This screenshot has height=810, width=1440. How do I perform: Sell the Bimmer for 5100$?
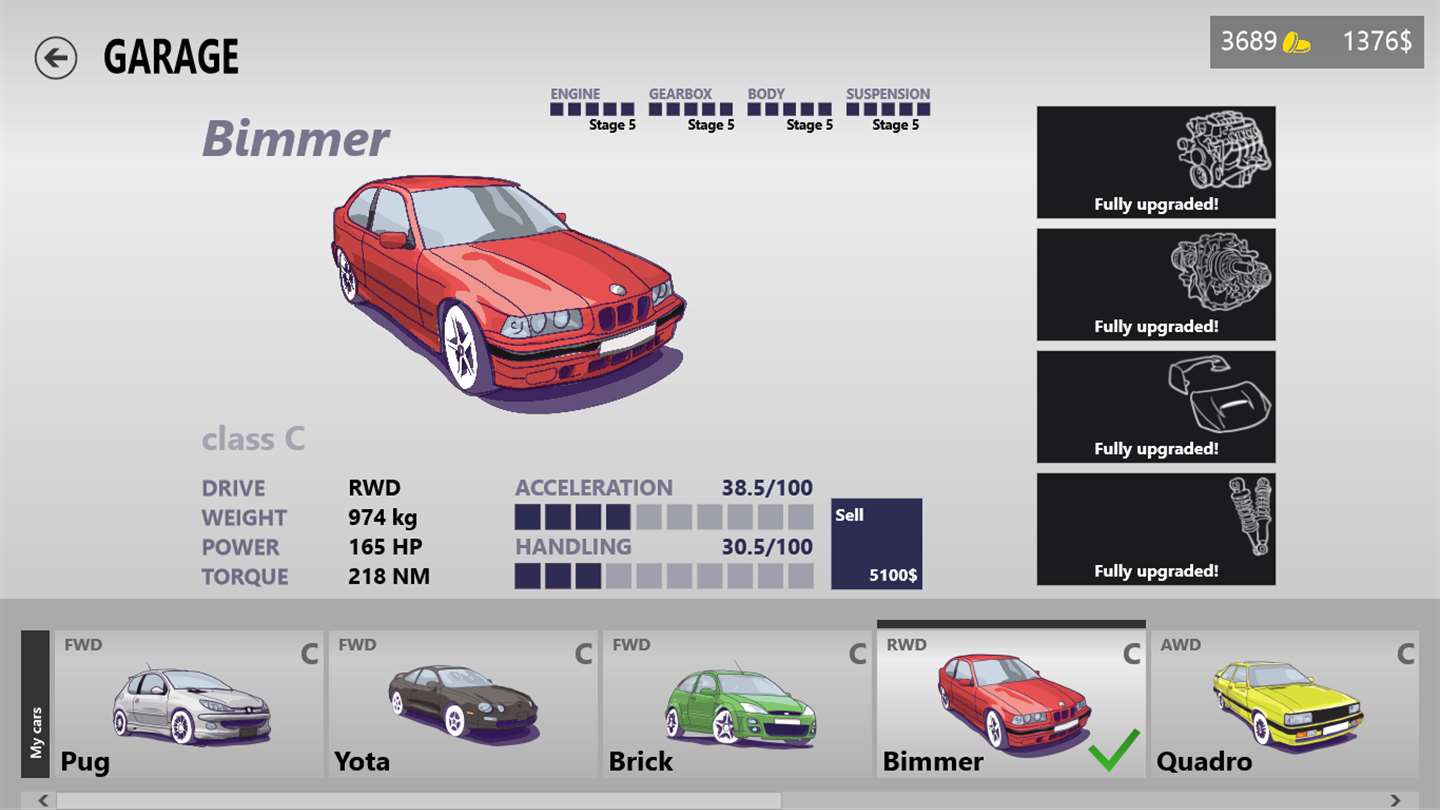pos(876,544)
